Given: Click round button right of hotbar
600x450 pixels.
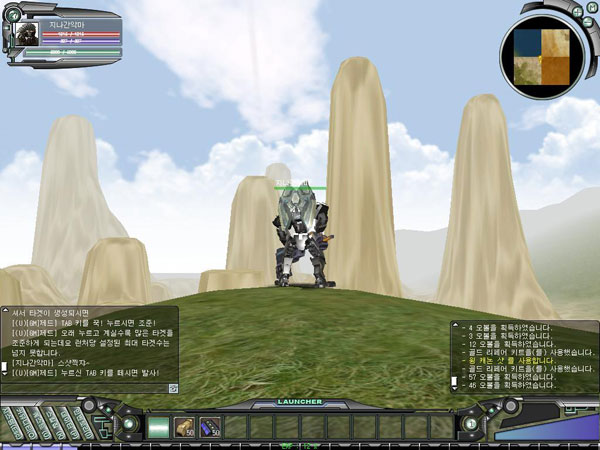Looking at the screenshot, I should point(470,424).
